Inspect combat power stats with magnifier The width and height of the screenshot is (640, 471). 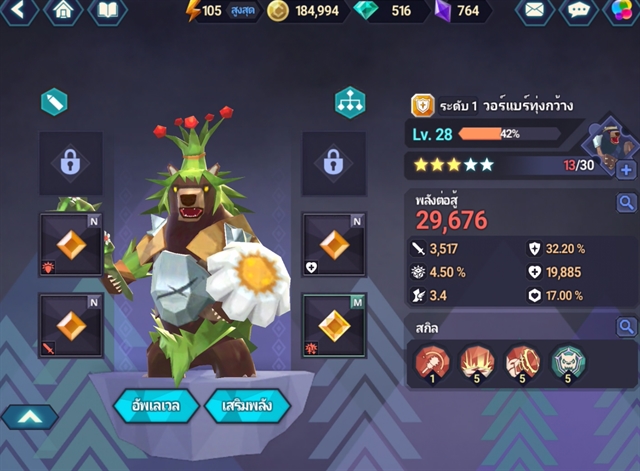(x=626, y=204)
